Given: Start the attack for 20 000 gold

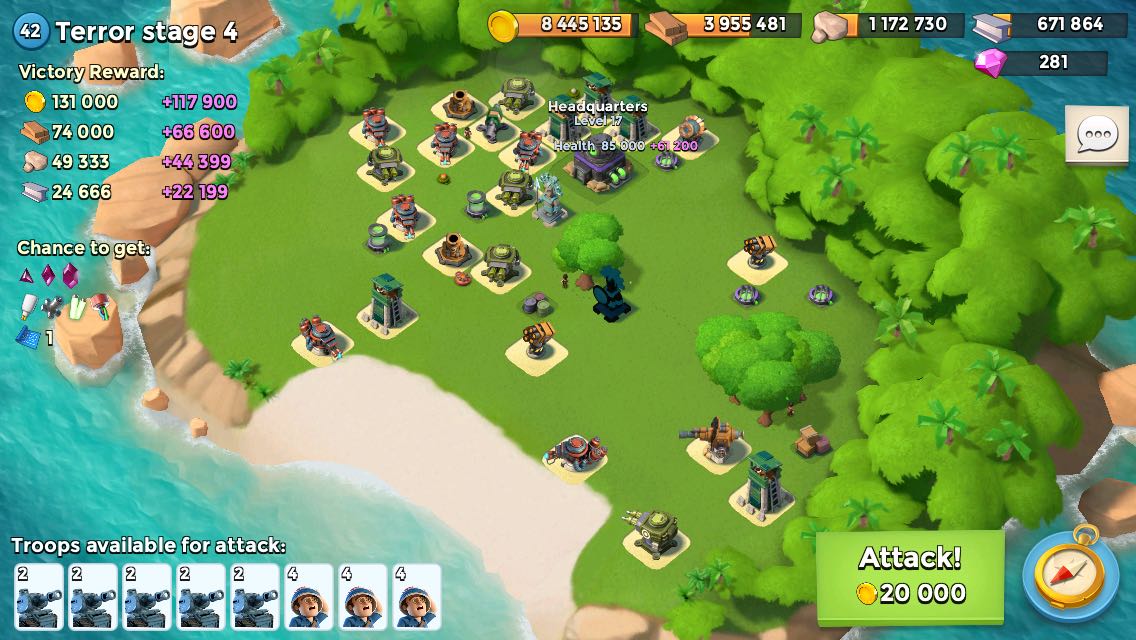Looking at the screenshot, I should (x=910, y=575).
